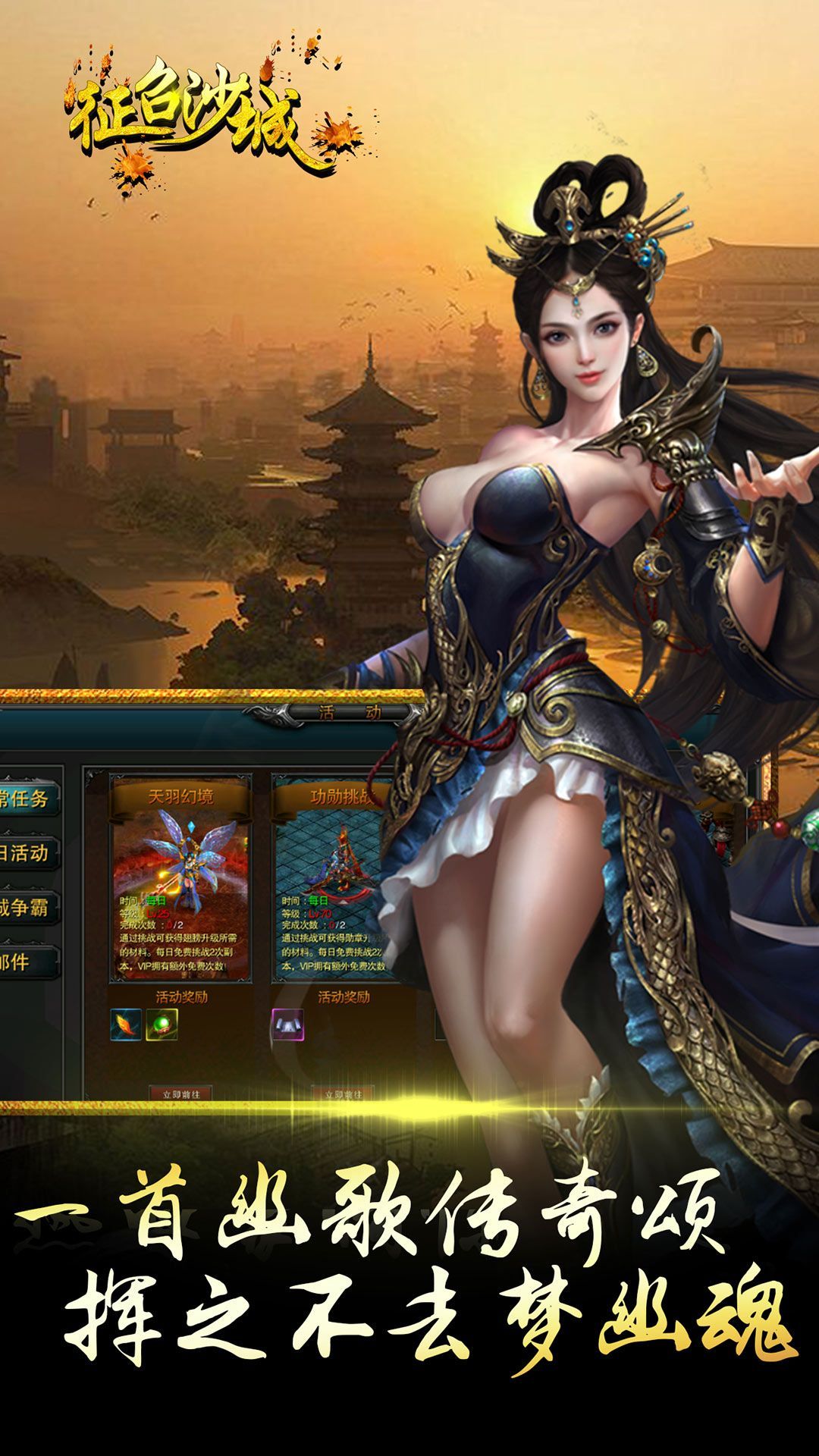Click the orange feather reward icon
Screen dimensions: 819x1456
[x=126, y=1025]
